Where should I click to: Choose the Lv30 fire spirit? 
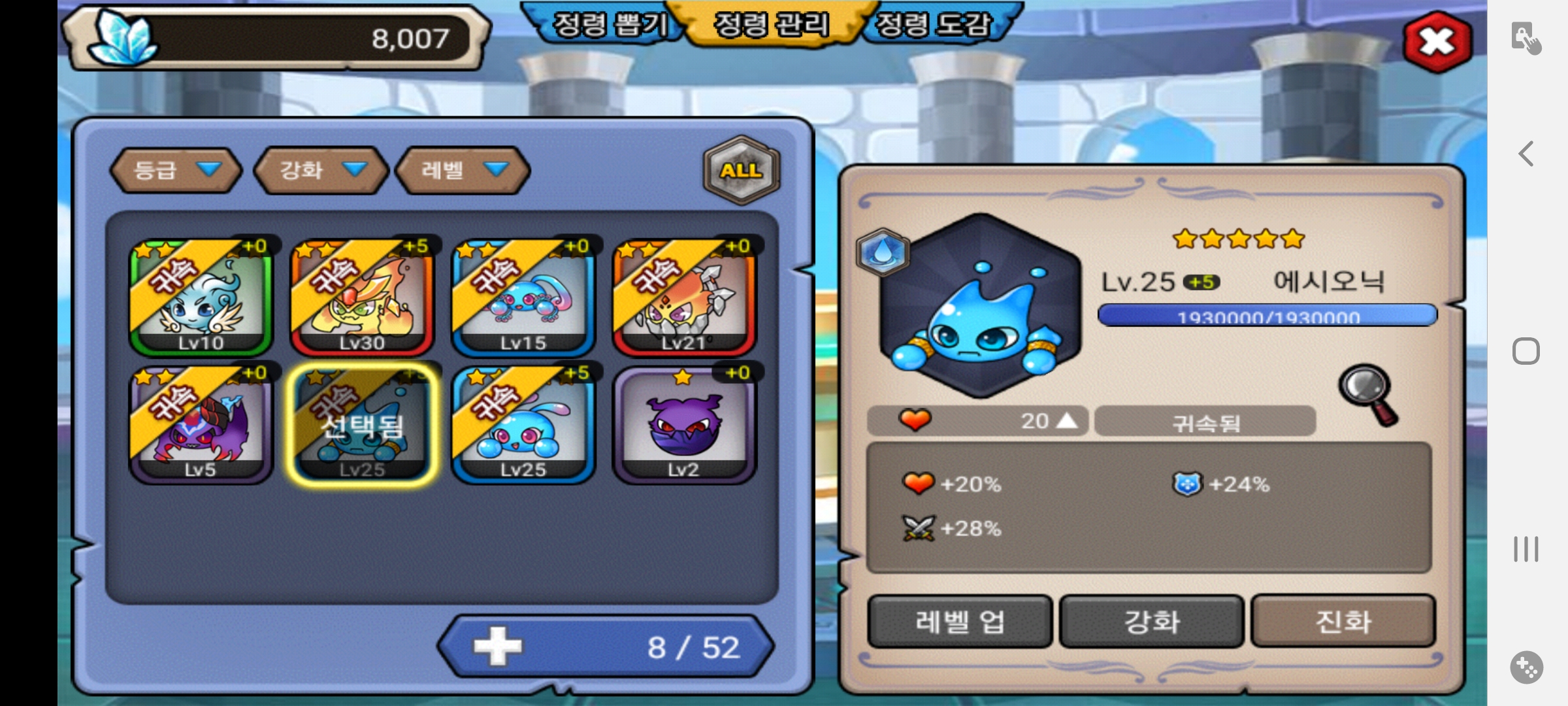pyautogui.click(x=362, y=297)
